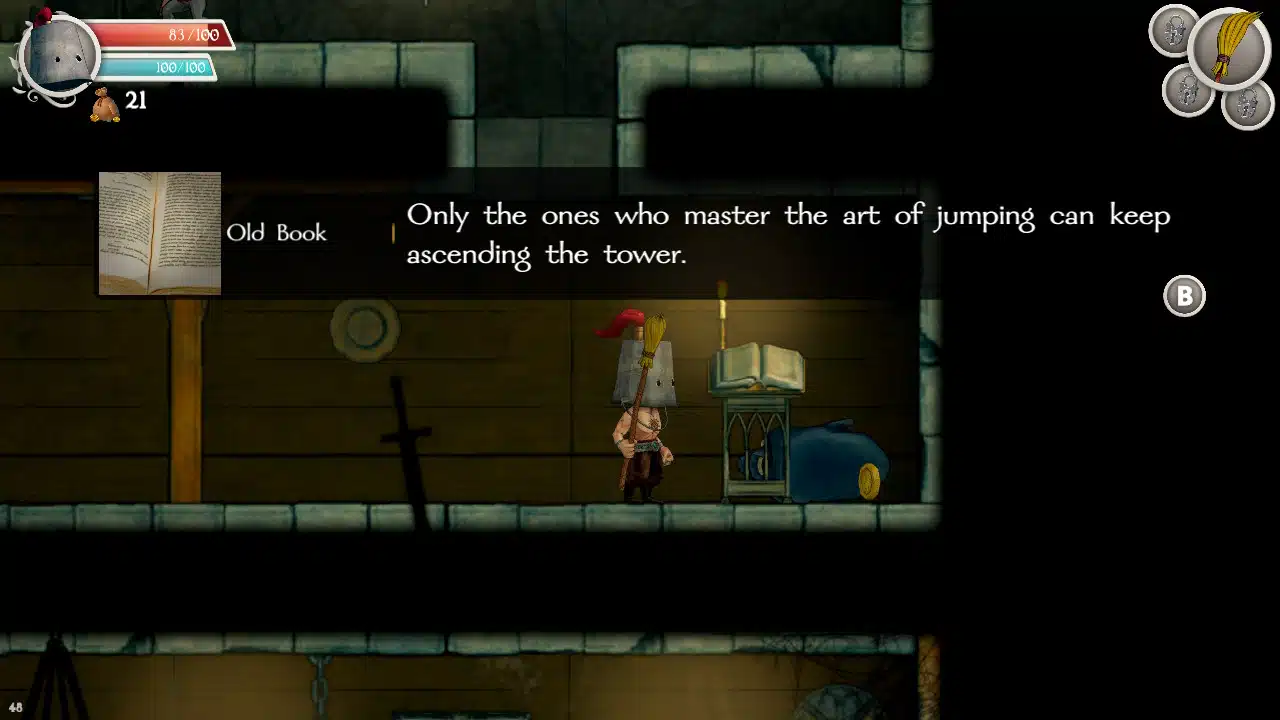Click the bucket-helmet player portrait
The height and width of the screenshot is (720, 1280).
[58, 55]
